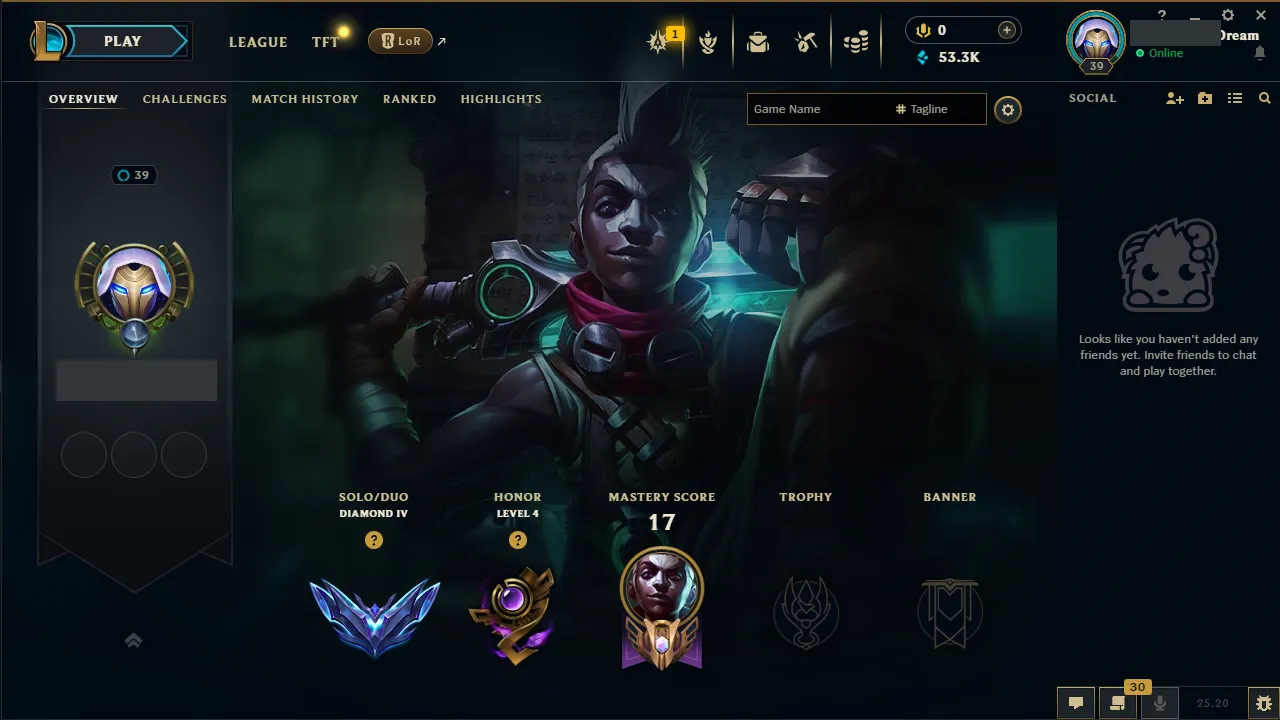The width and height of the screenshot is (1280, 720).
Task: Toggle the friends list view icon
Action: [1234, 98]
